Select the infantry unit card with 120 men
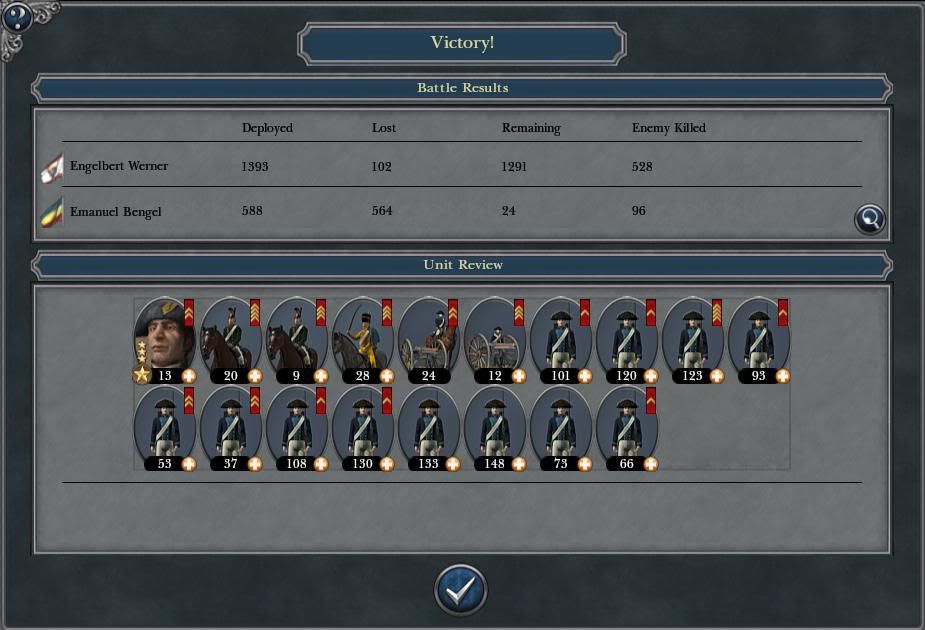 (627, 339)
